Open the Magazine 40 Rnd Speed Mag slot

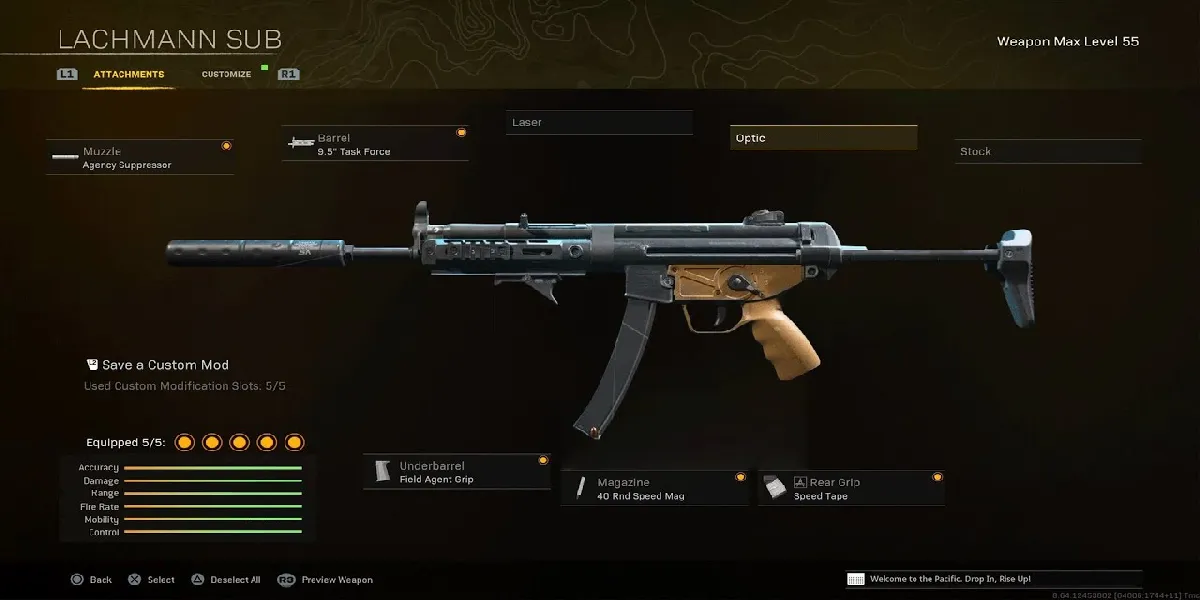pyautogui.click(x=654, y=488)
